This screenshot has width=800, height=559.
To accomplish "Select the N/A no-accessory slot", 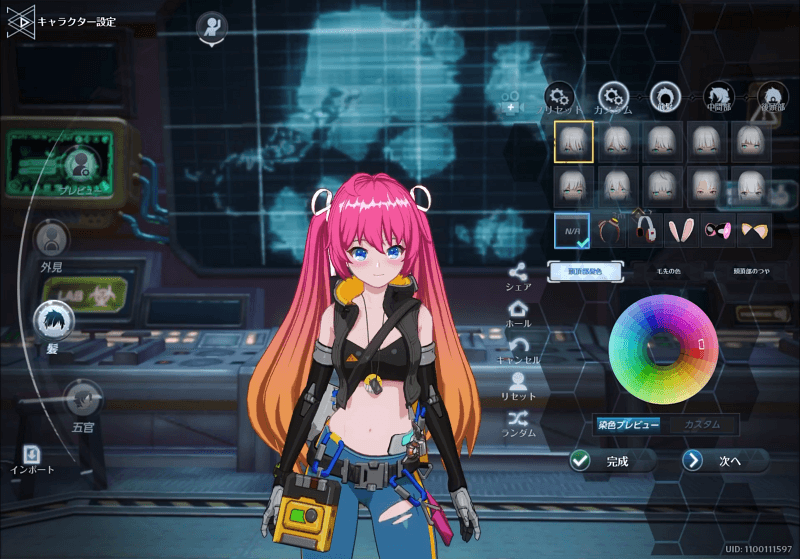I will [x=574, y=232].
